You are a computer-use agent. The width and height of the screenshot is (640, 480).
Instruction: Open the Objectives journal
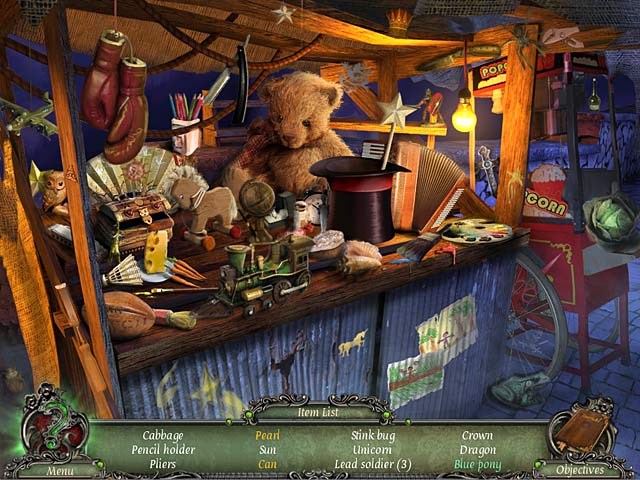click(x=579, y=470)
